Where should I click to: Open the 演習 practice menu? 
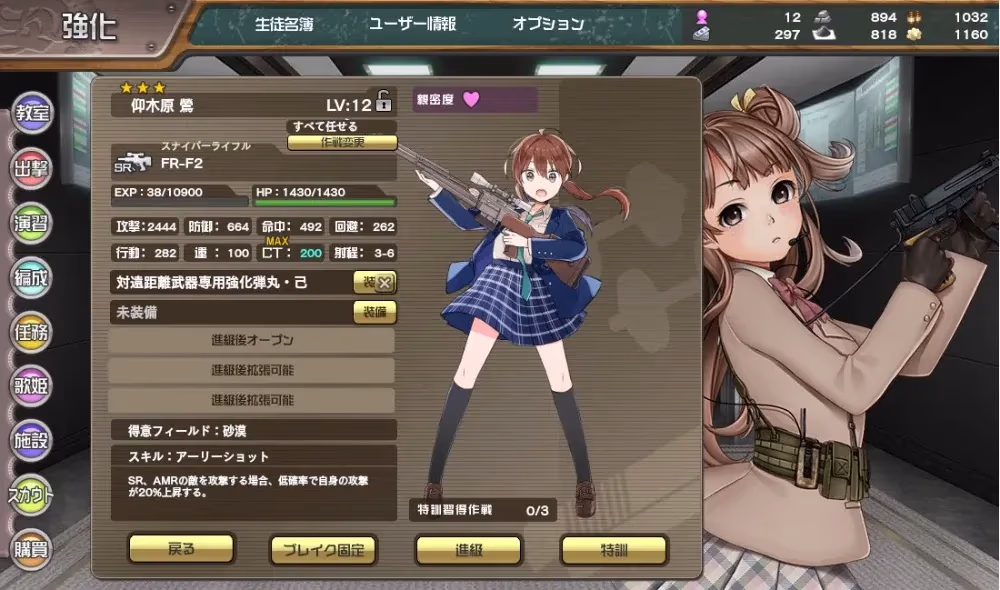click(31, 222)
